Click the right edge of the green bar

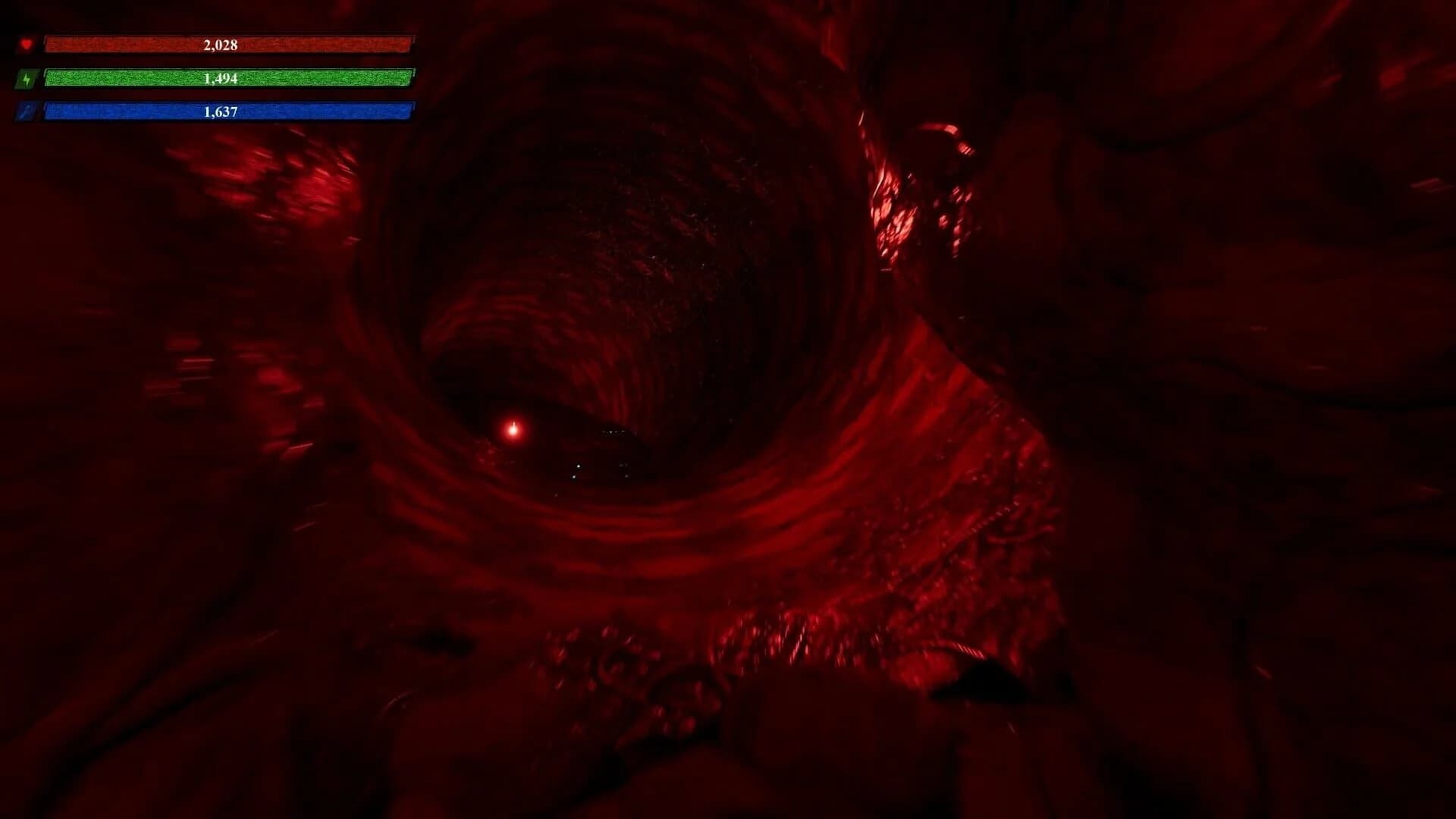click(409, 77)
